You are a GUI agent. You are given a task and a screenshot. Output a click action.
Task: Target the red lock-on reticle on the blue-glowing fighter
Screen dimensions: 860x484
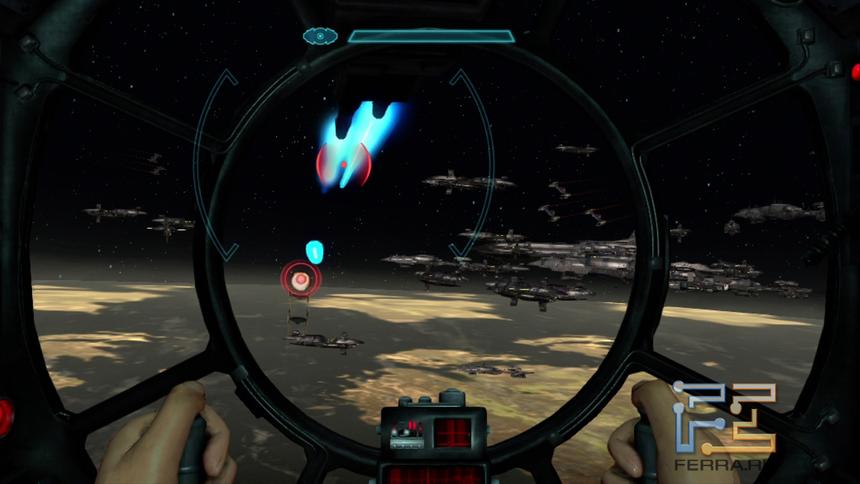[x=344, y=163]
